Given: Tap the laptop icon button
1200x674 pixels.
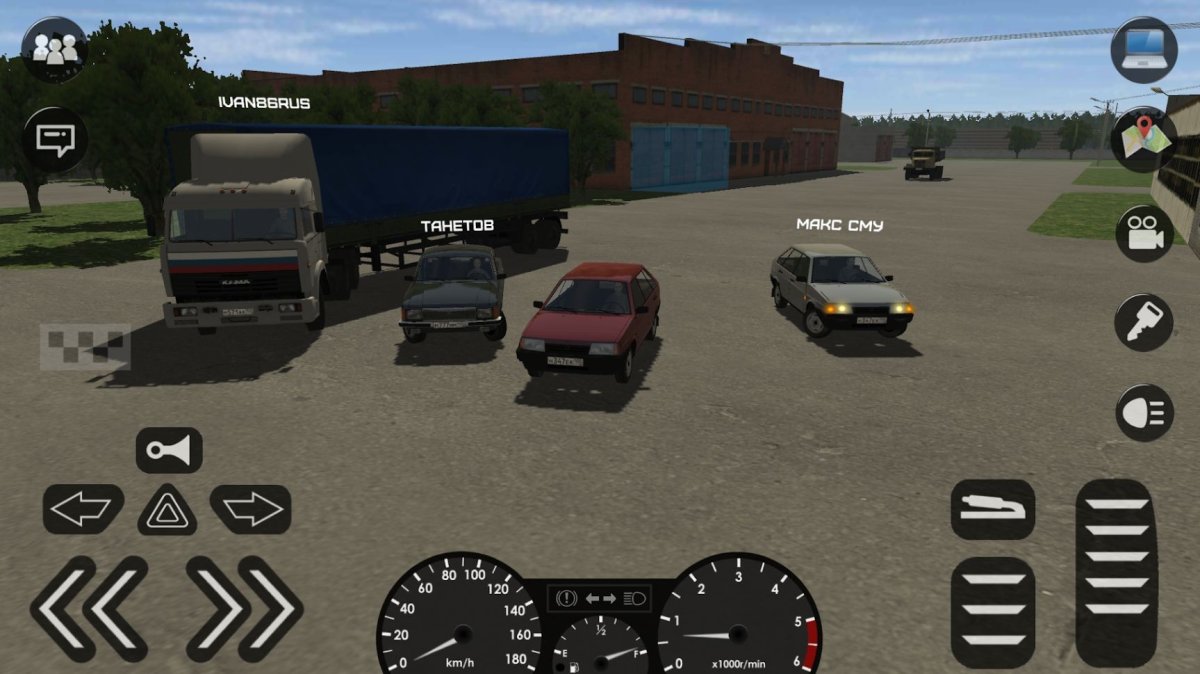Looking at the screenshot, I should 1143,50.
